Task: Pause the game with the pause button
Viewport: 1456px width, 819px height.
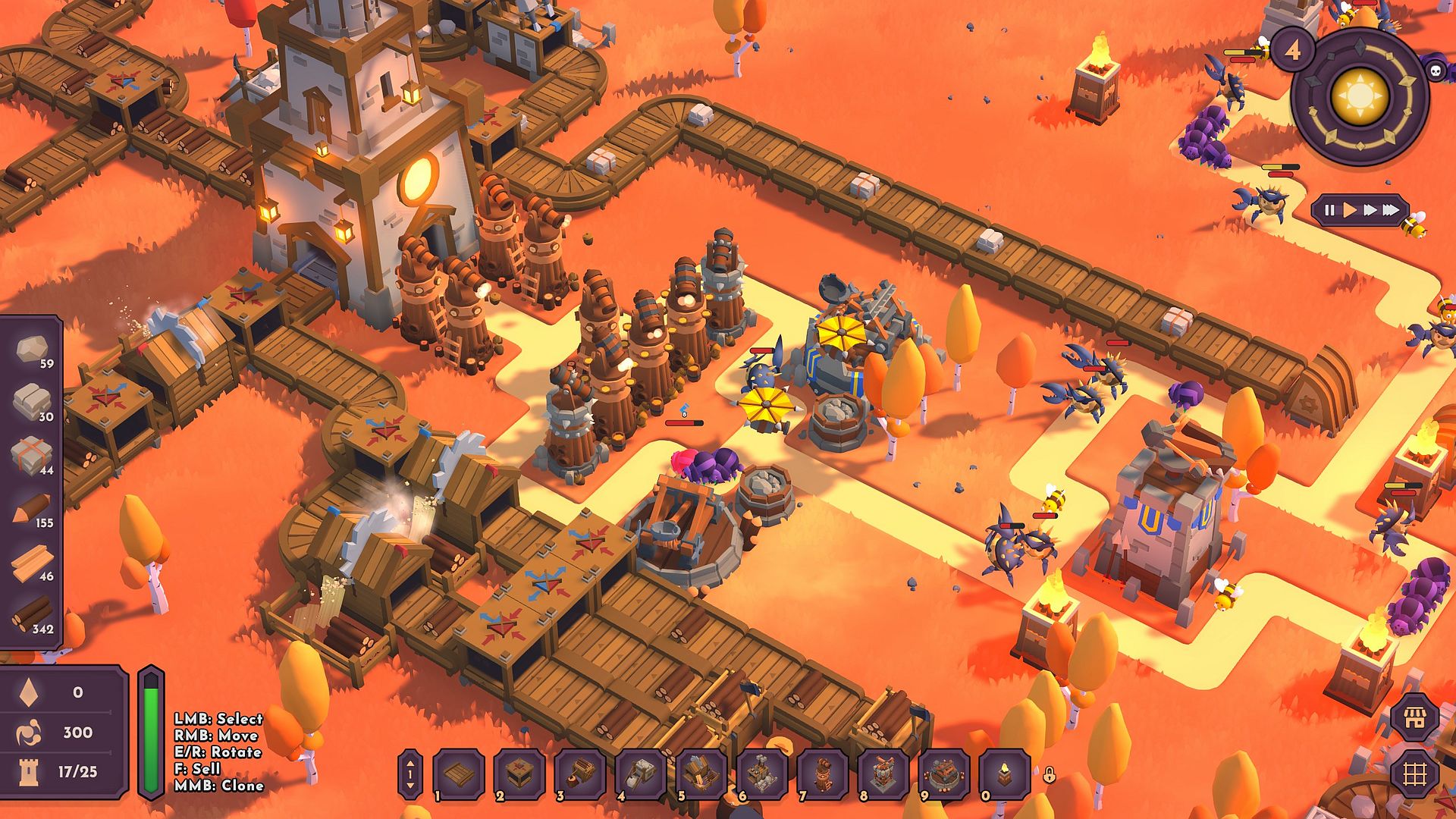Action: click(1329, 210)
